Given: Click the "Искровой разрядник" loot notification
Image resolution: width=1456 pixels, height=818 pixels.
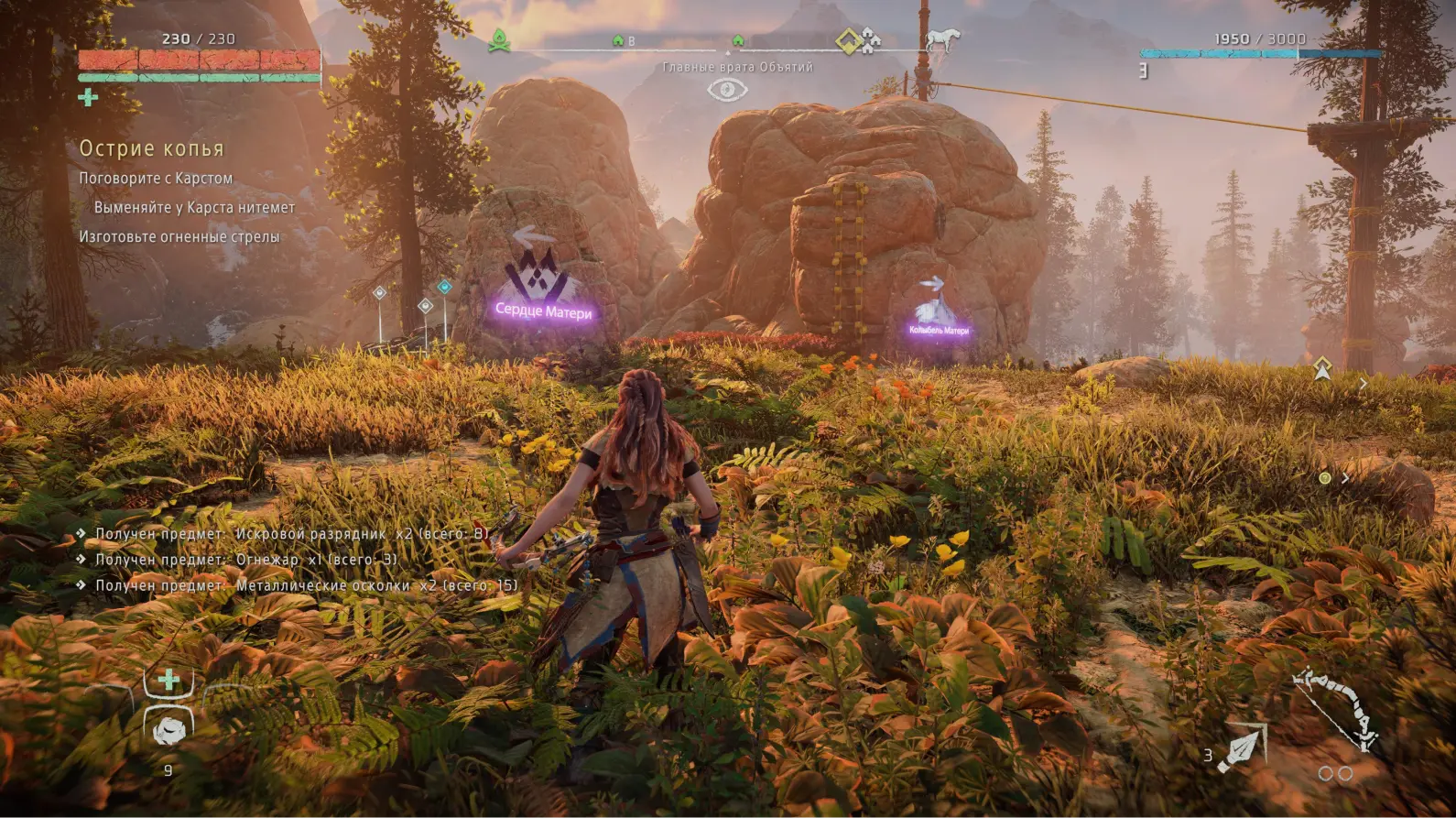Looking at the screenshot, I should tap(292, 533).
